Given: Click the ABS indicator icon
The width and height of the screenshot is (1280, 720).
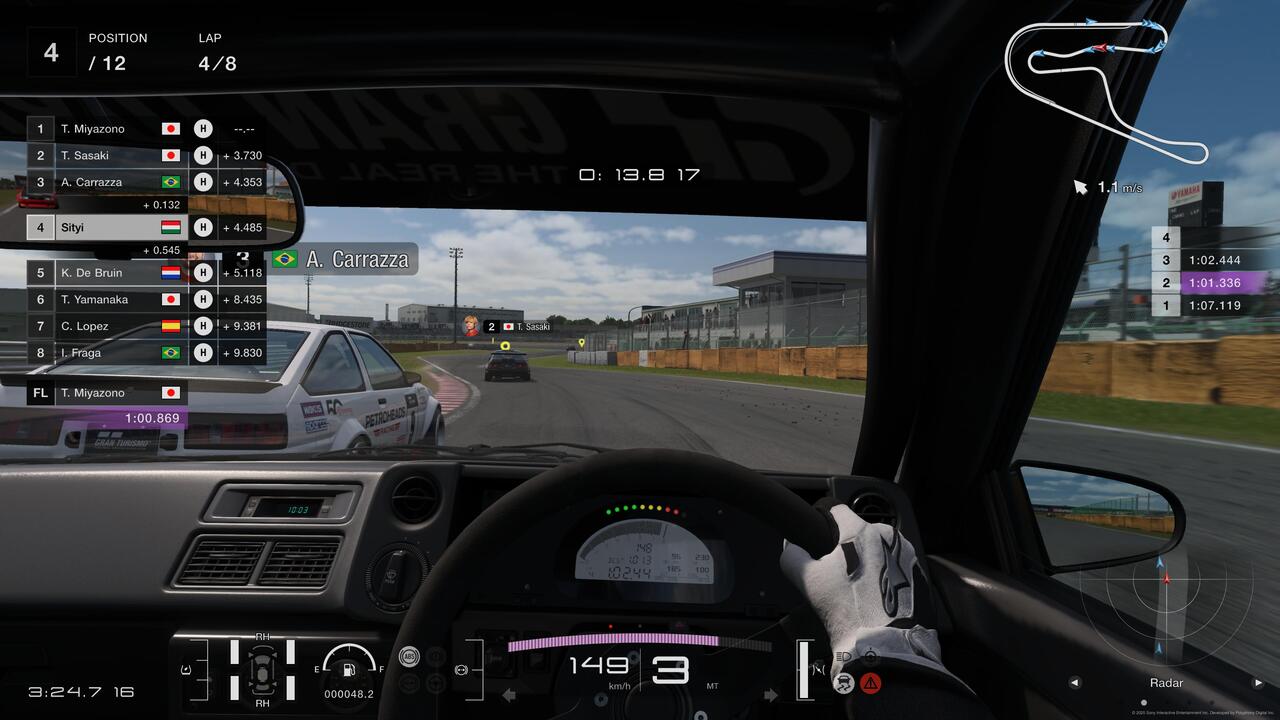Looking at the screenshot, I should tap(408, 656).
